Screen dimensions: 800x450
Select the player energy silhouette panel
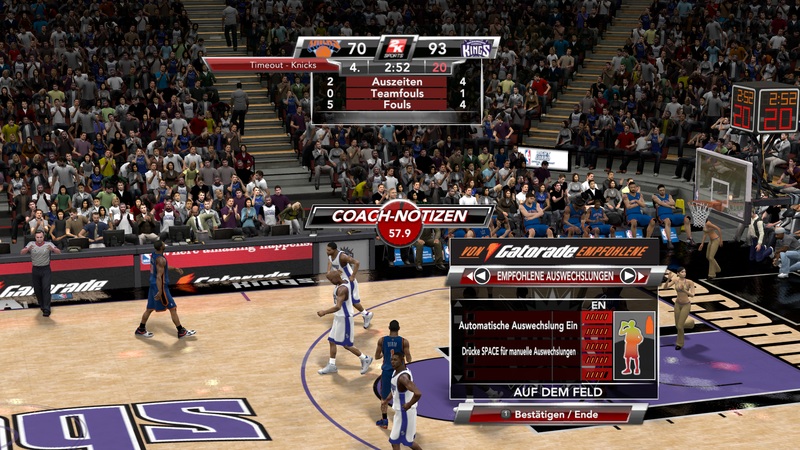633,346
